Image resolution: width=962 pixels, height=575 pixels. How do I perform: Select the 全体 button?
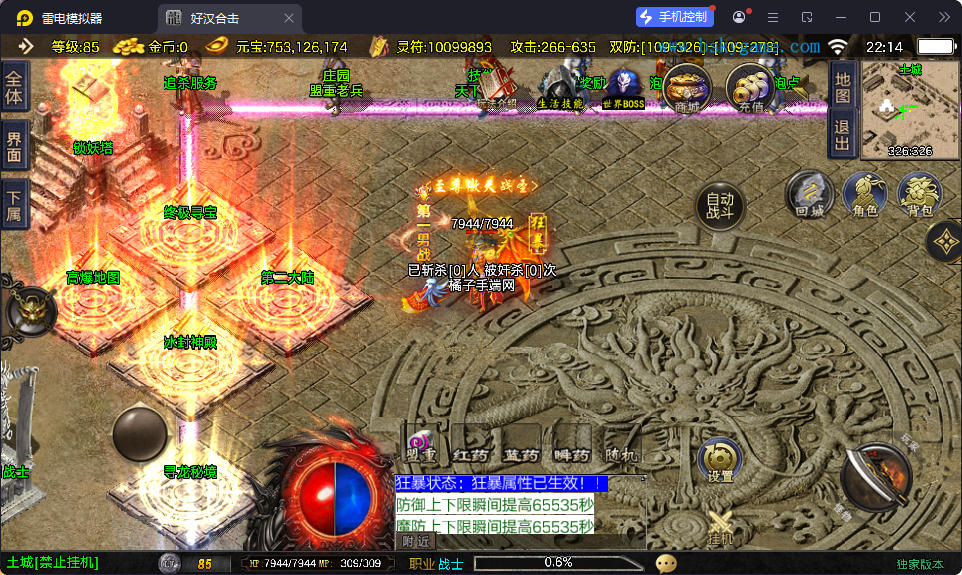pos(14,87)
